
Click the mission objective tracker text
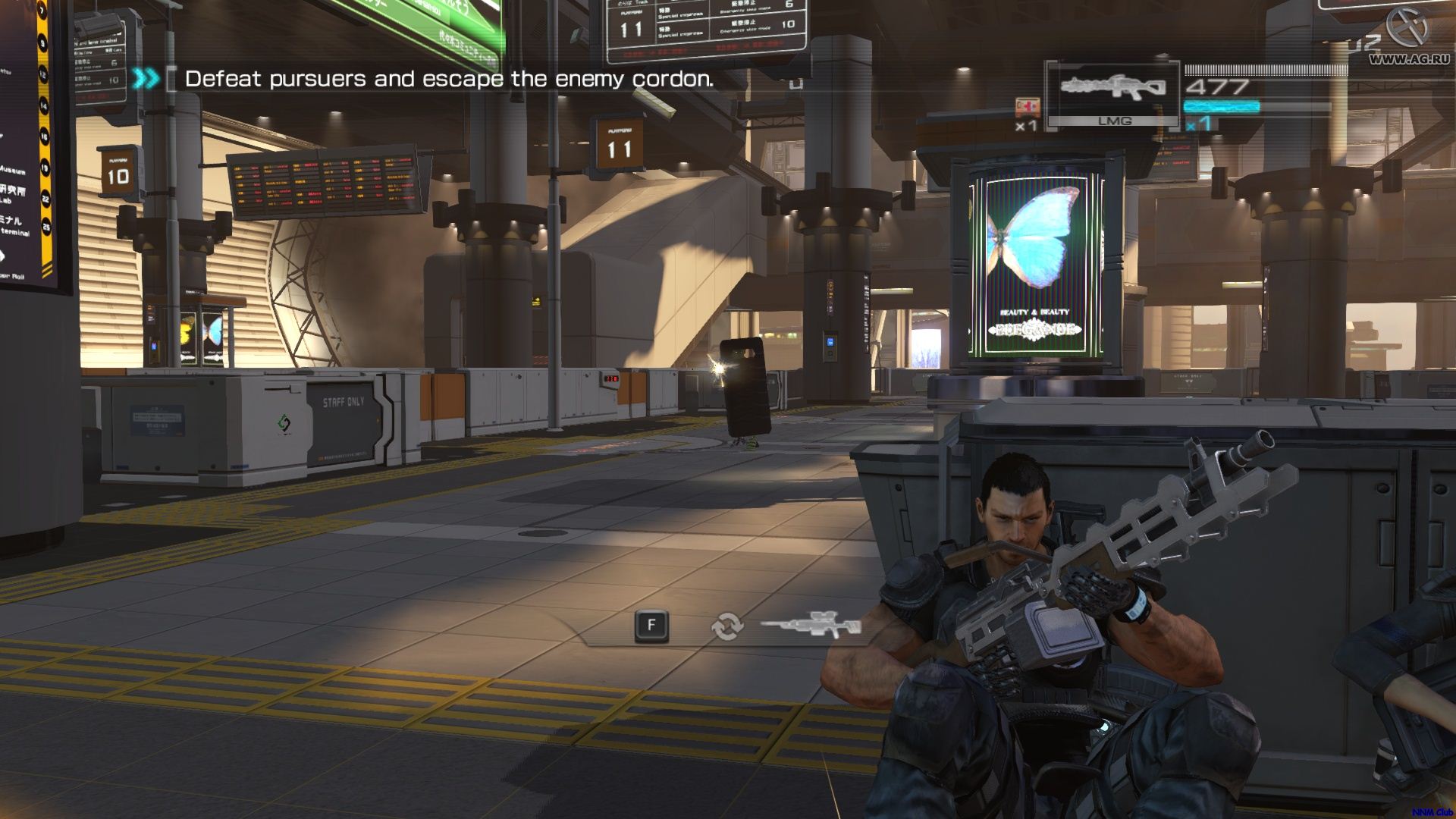click(449, 79)
